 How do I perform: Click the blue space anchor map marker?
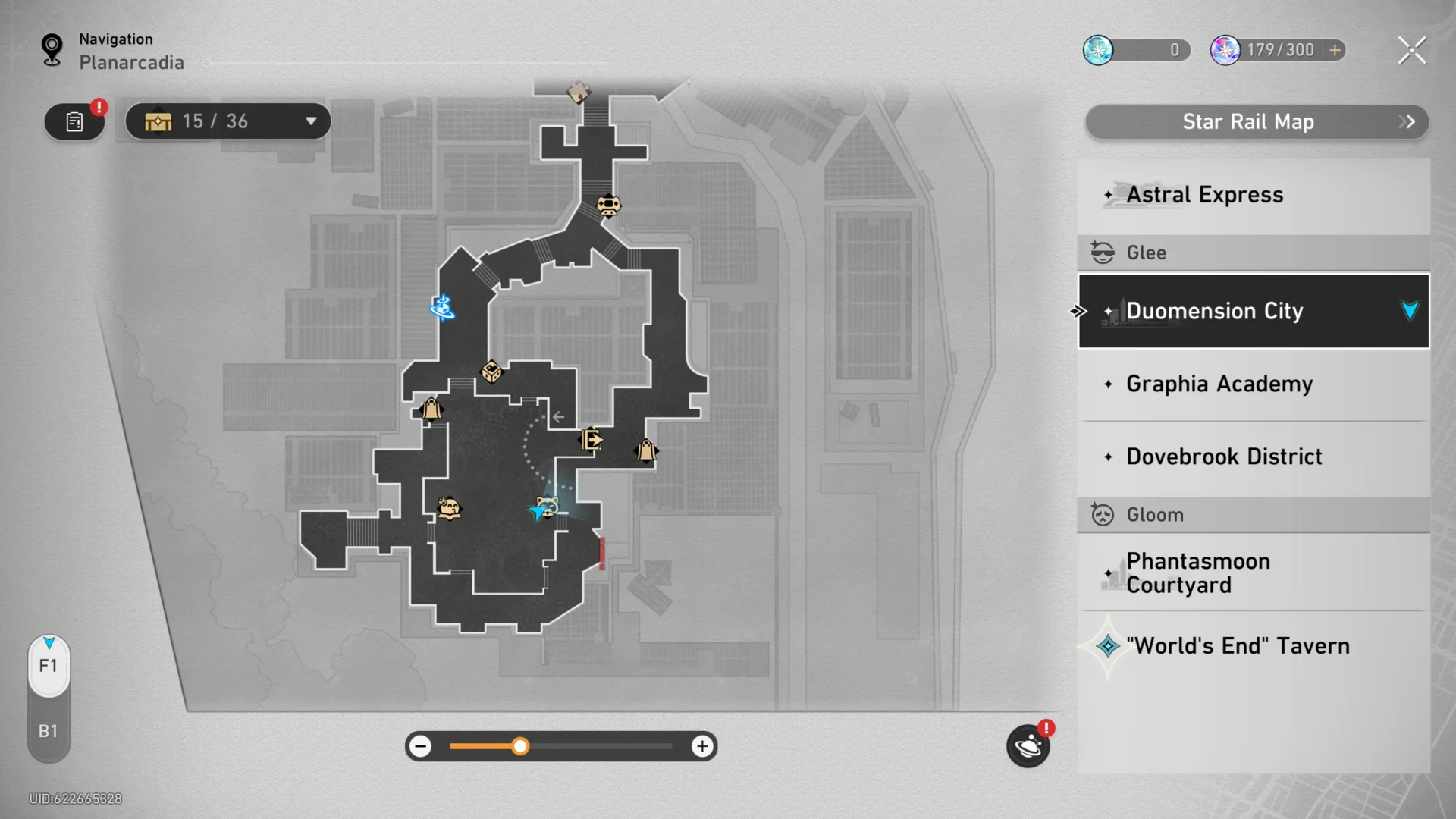442,307
